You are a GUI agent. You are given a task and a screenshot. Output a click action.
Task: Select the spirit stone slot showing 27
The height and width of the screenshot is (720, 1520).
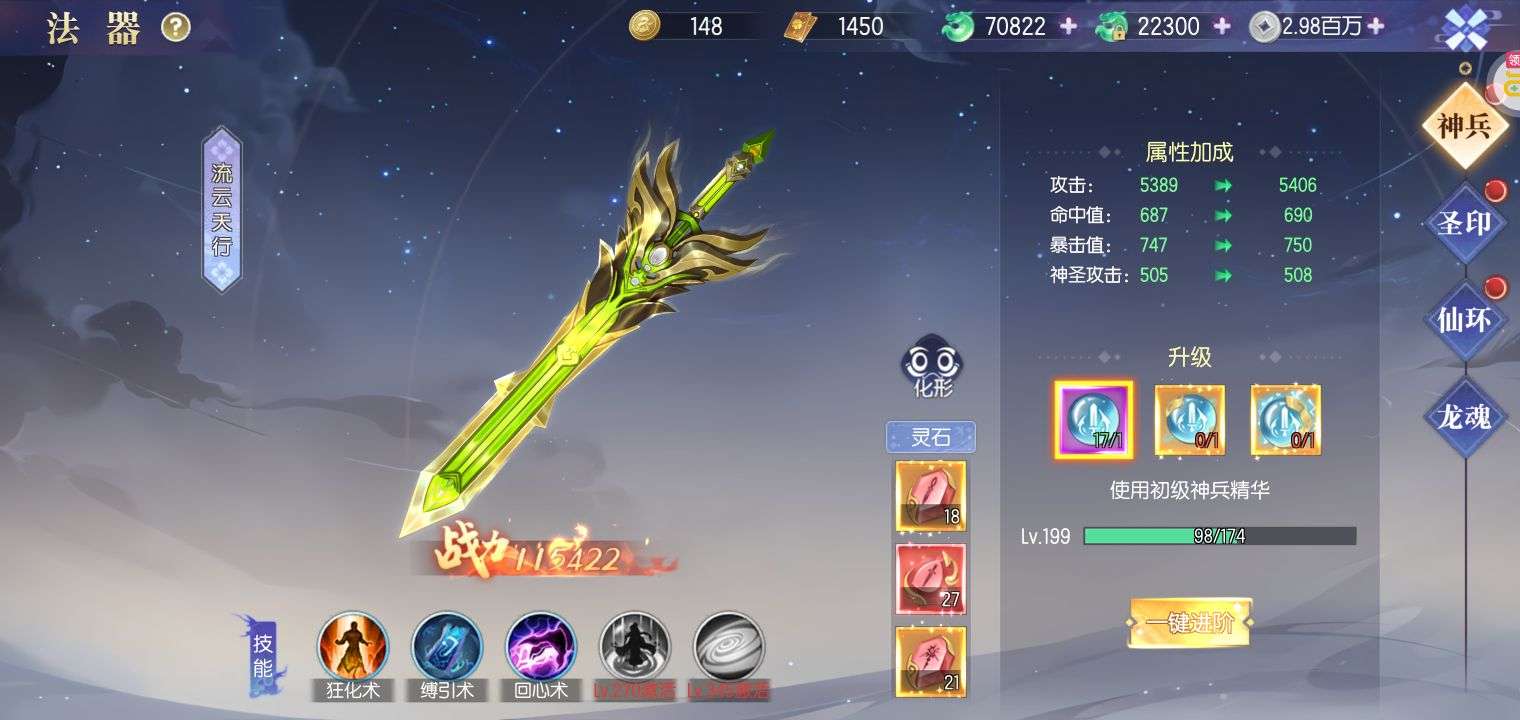coord(931,578)
